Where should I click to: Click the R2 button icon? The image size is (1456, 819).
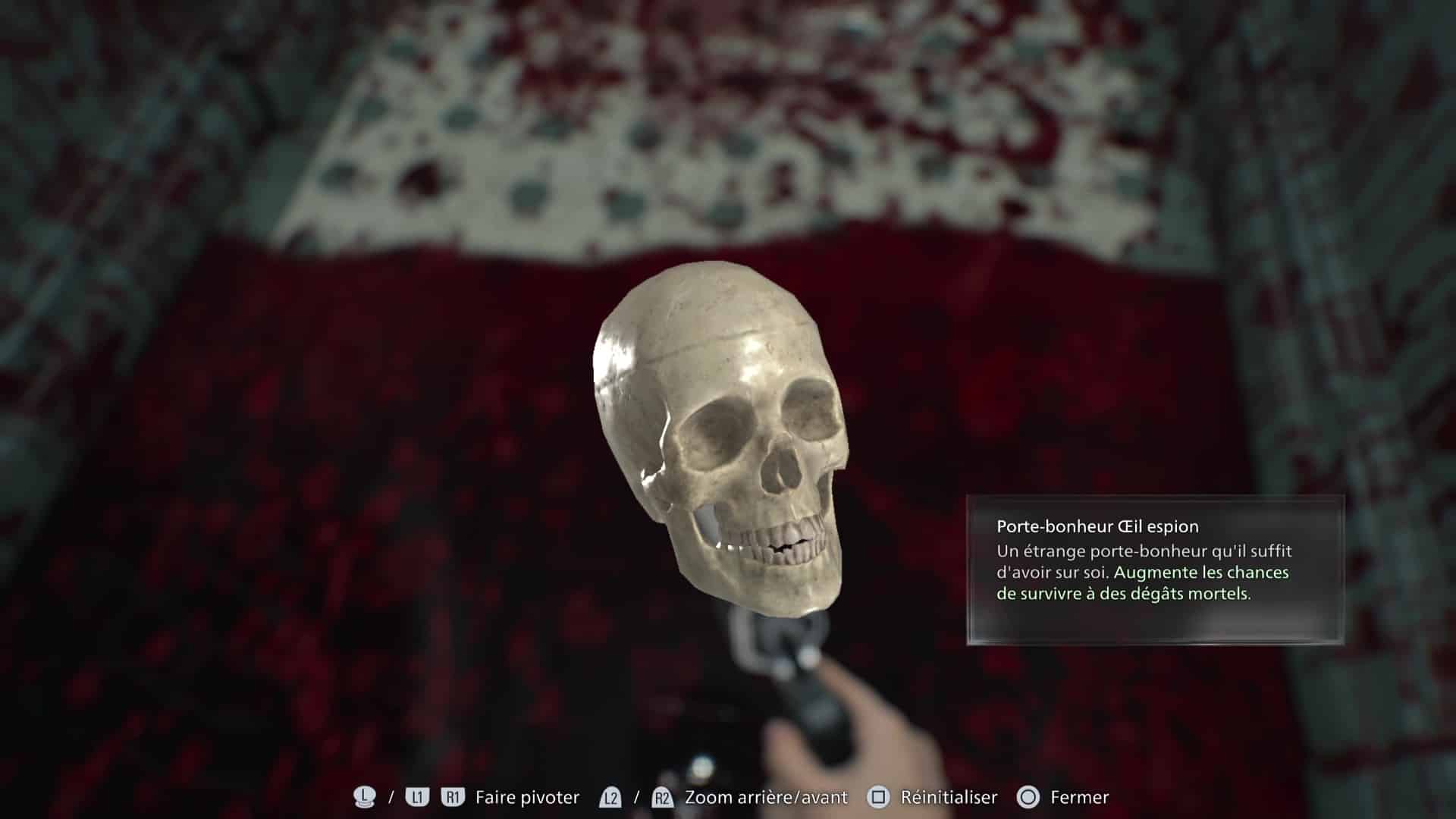click(x=662, y=797)
